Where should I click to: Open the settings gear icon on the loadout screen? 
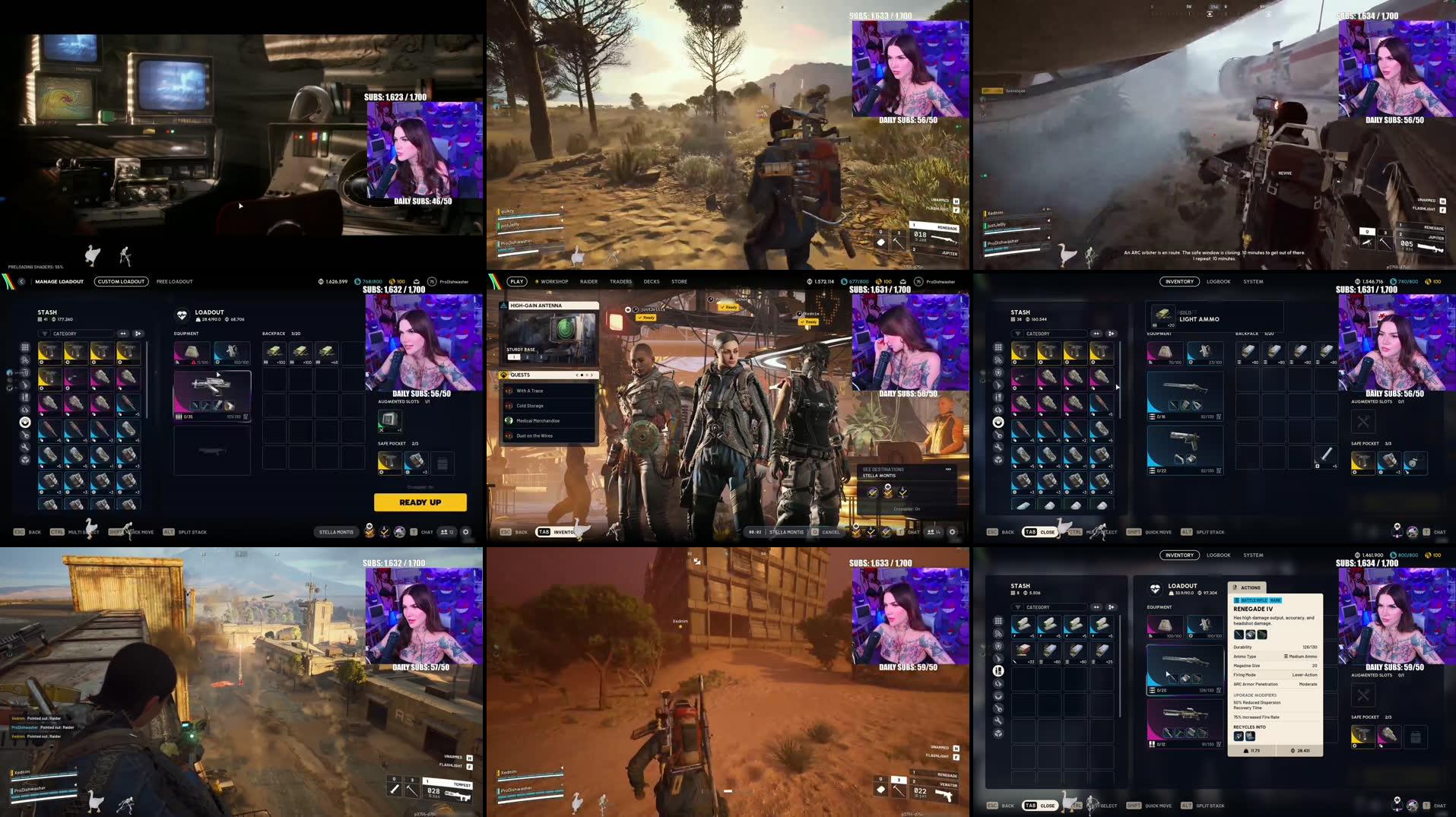[x=466, y=532]
